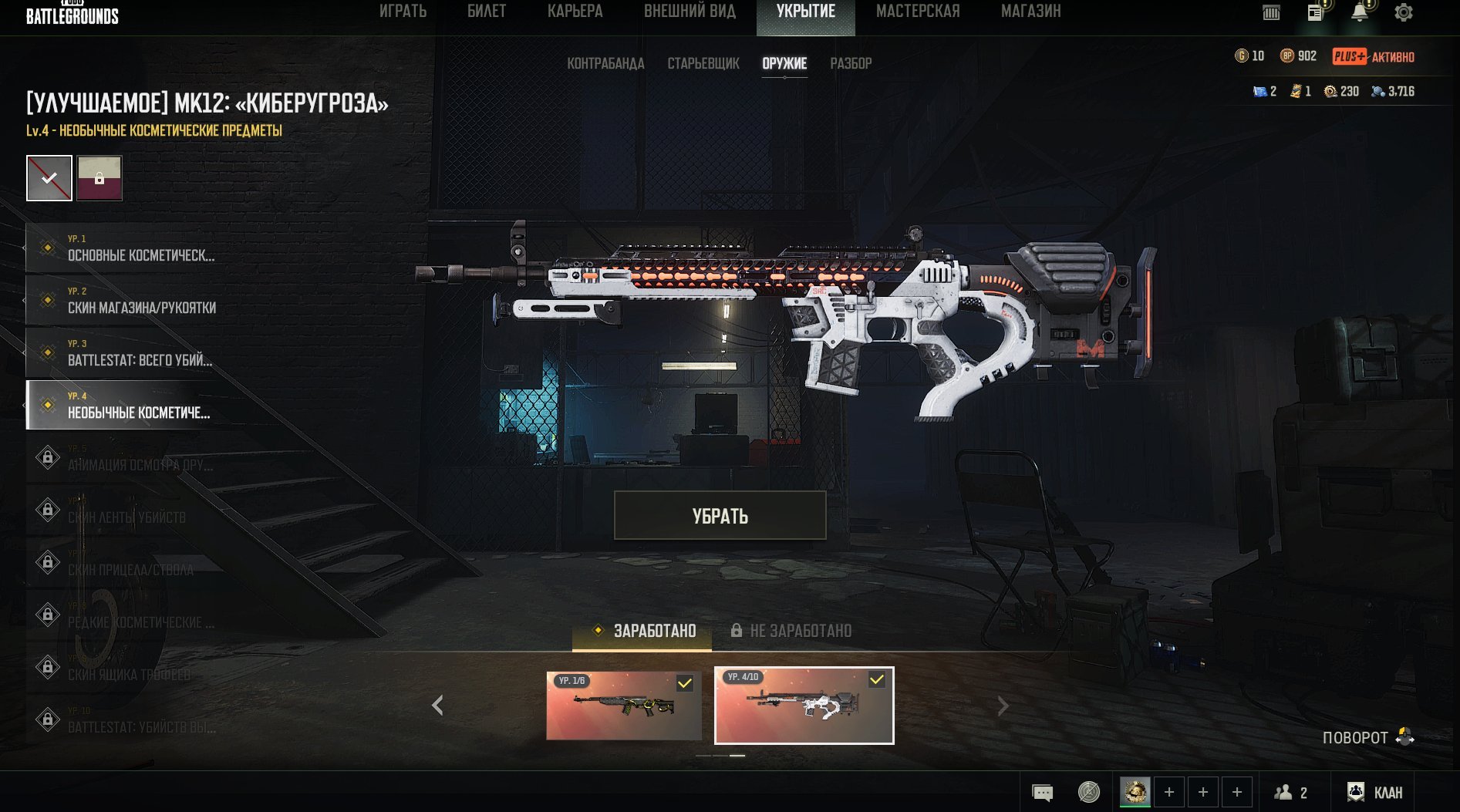Switch to the МАГАЗИН tab
The height and width of the screenshot is (812, 1460).
[1030, 12]
